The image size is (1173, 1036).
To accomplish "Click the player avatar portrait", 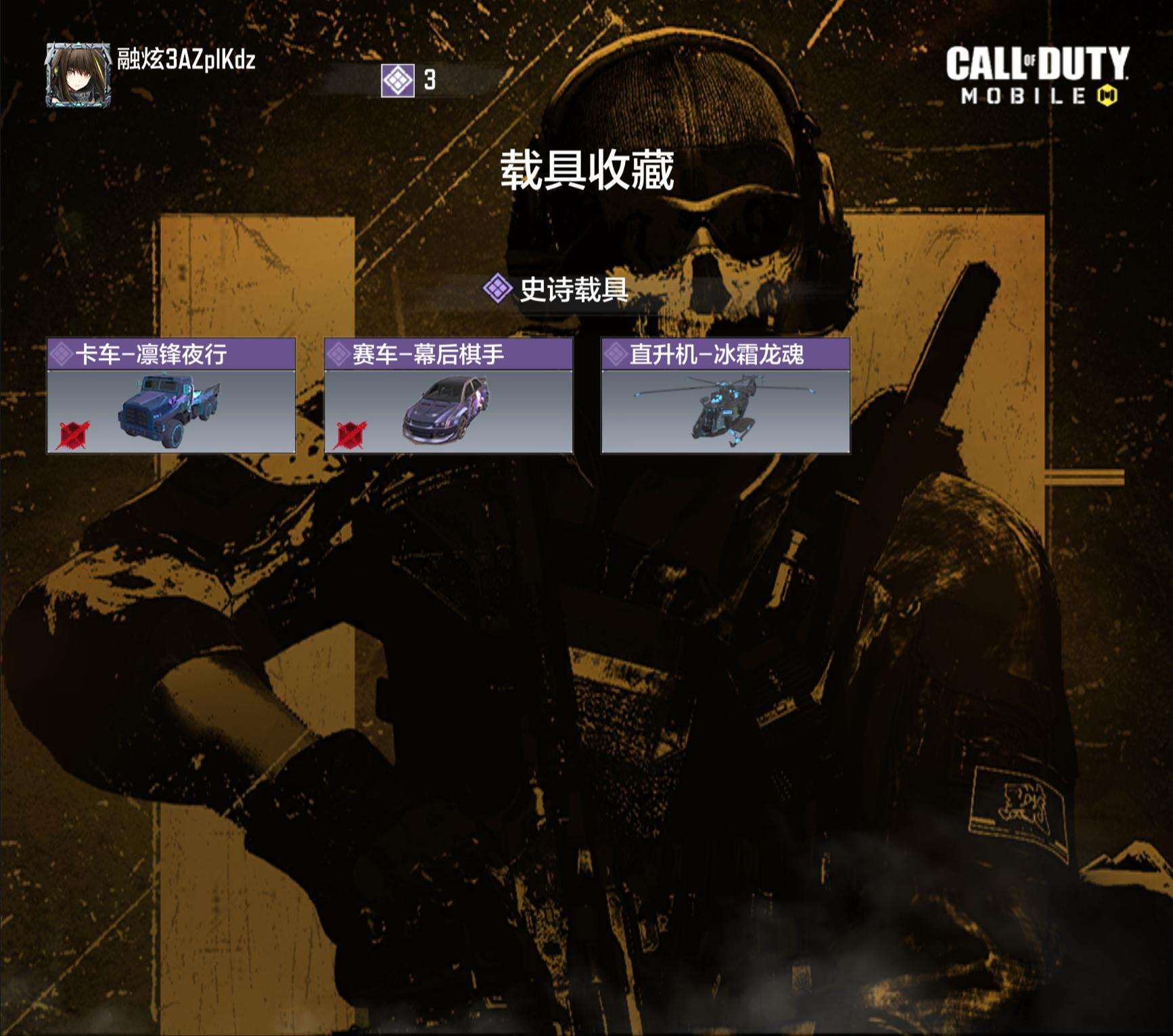I will point(78,74).
